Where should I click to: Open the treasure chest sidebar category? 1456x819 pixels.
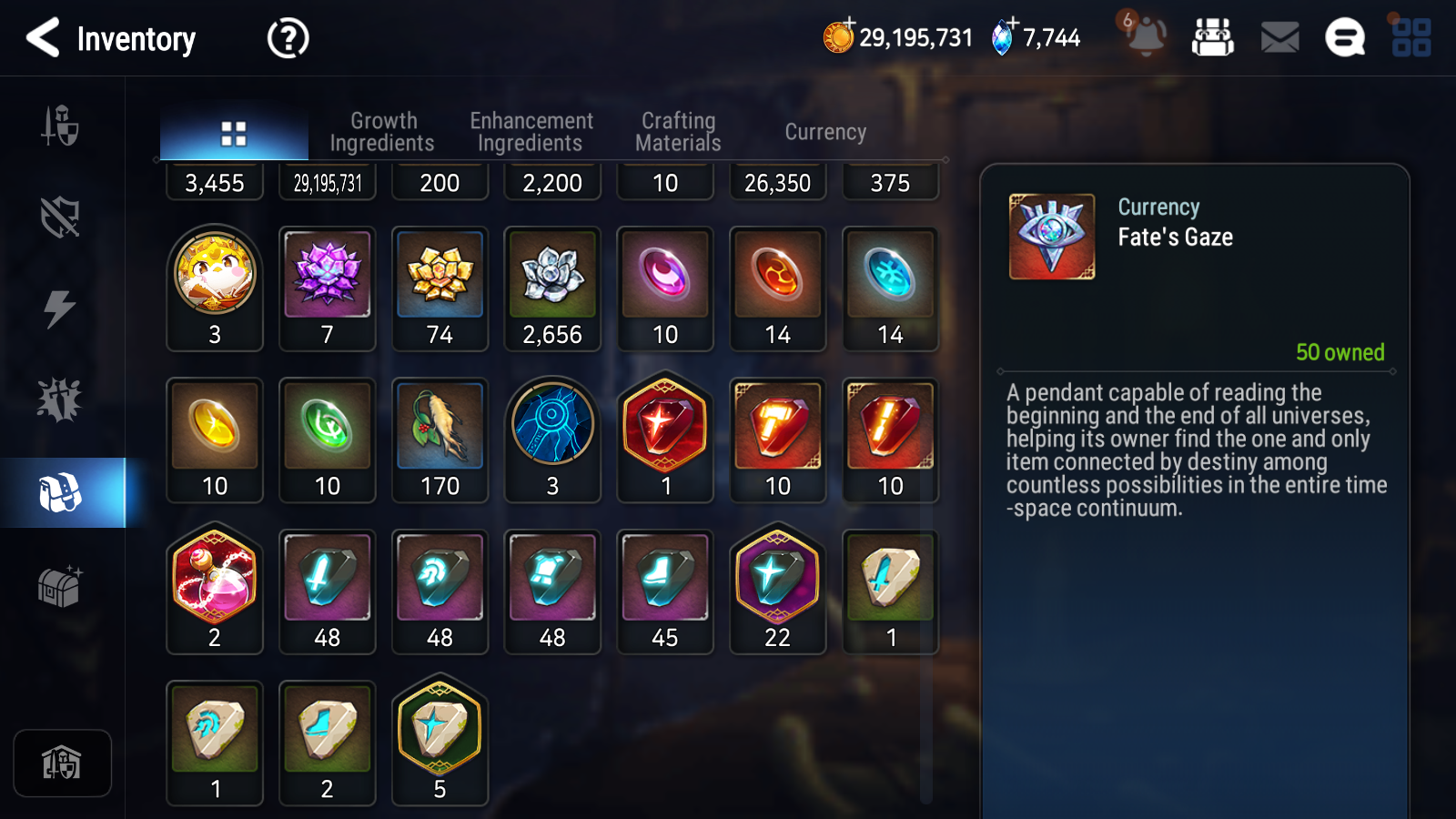click(x=60, y=586)
